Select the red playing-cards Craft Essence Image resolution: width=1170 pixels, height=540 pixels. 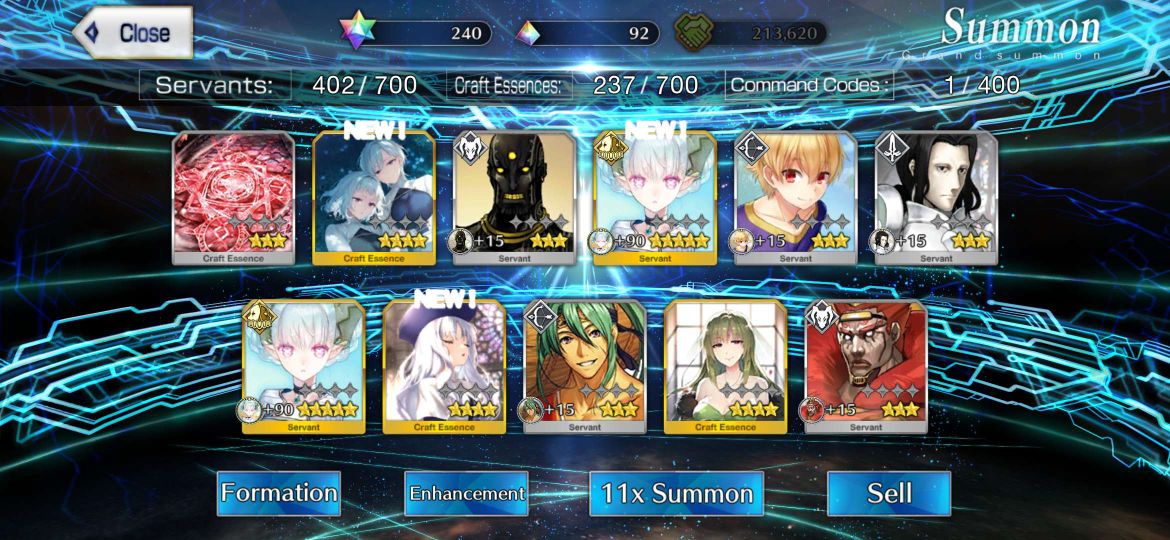[234, 197]
